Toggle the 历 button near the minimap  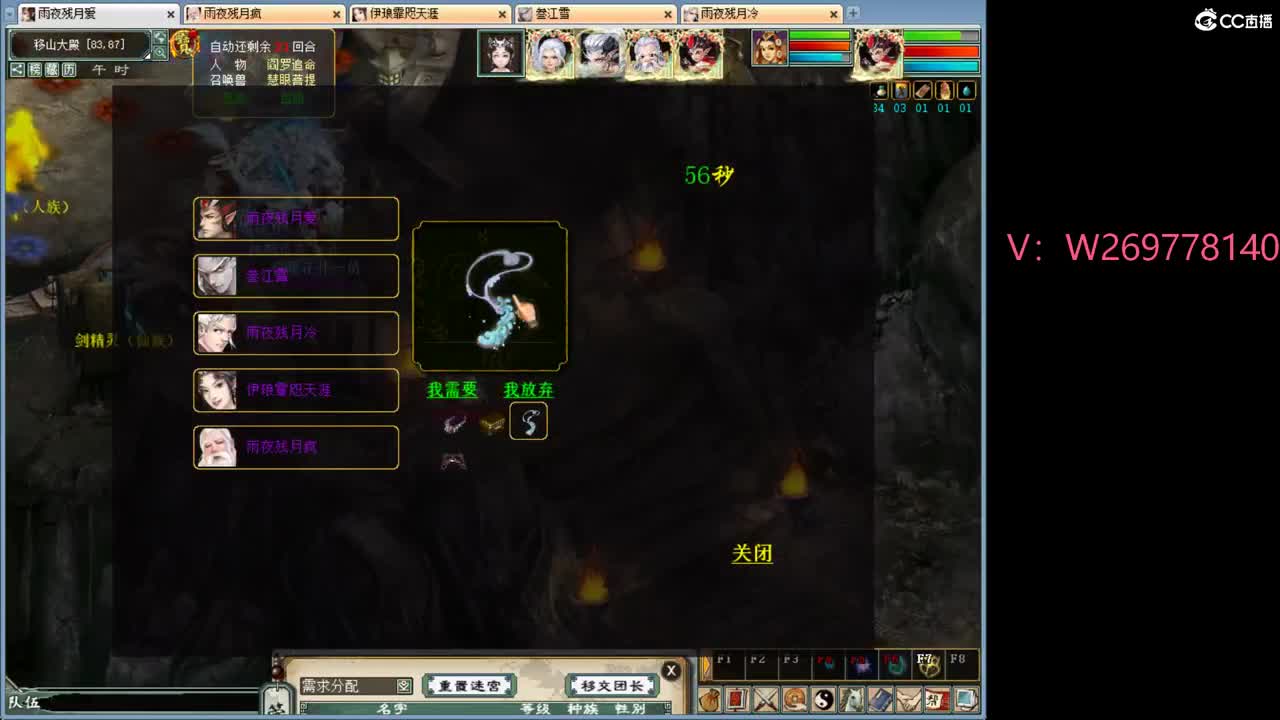point(69,69)
